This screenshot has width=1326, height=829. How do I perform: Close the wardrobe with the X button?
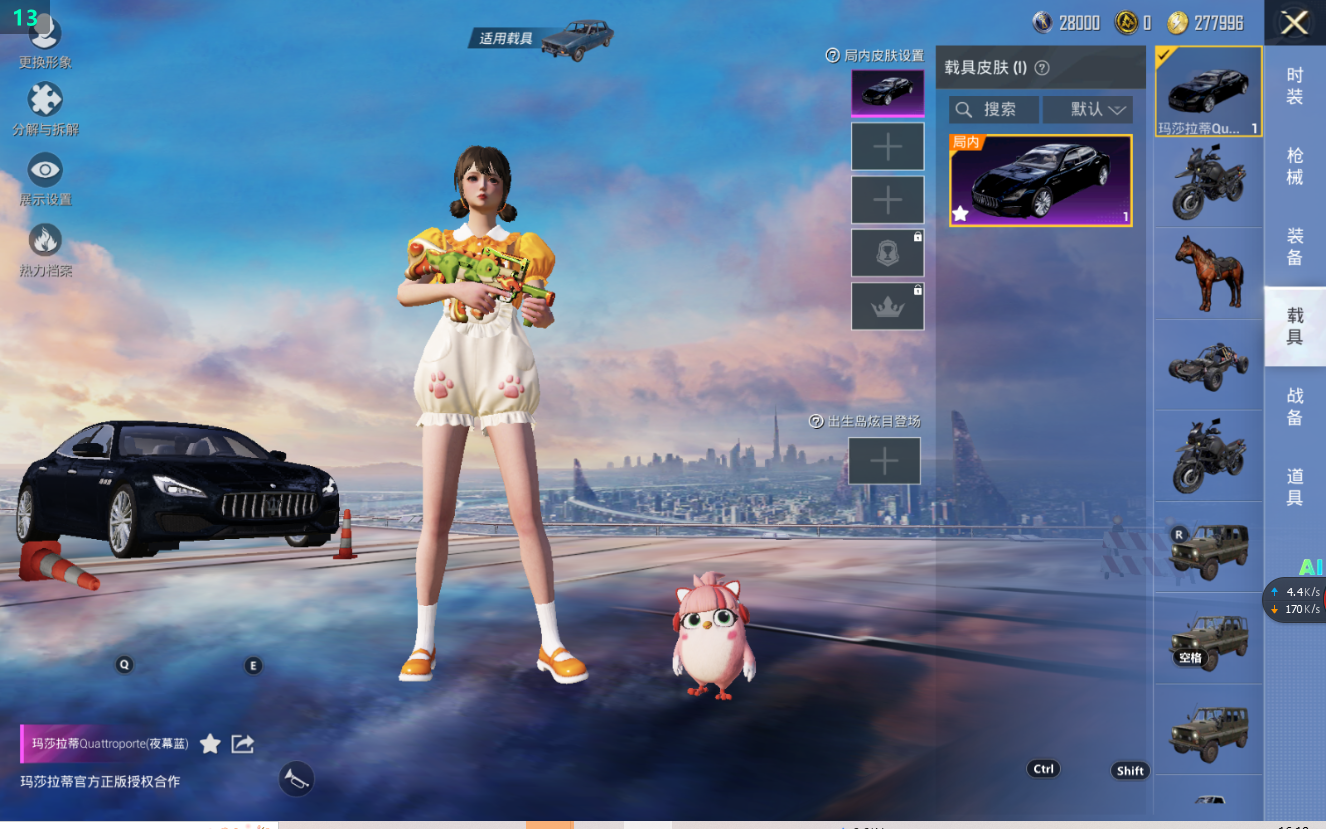(x=1294, y=23)
